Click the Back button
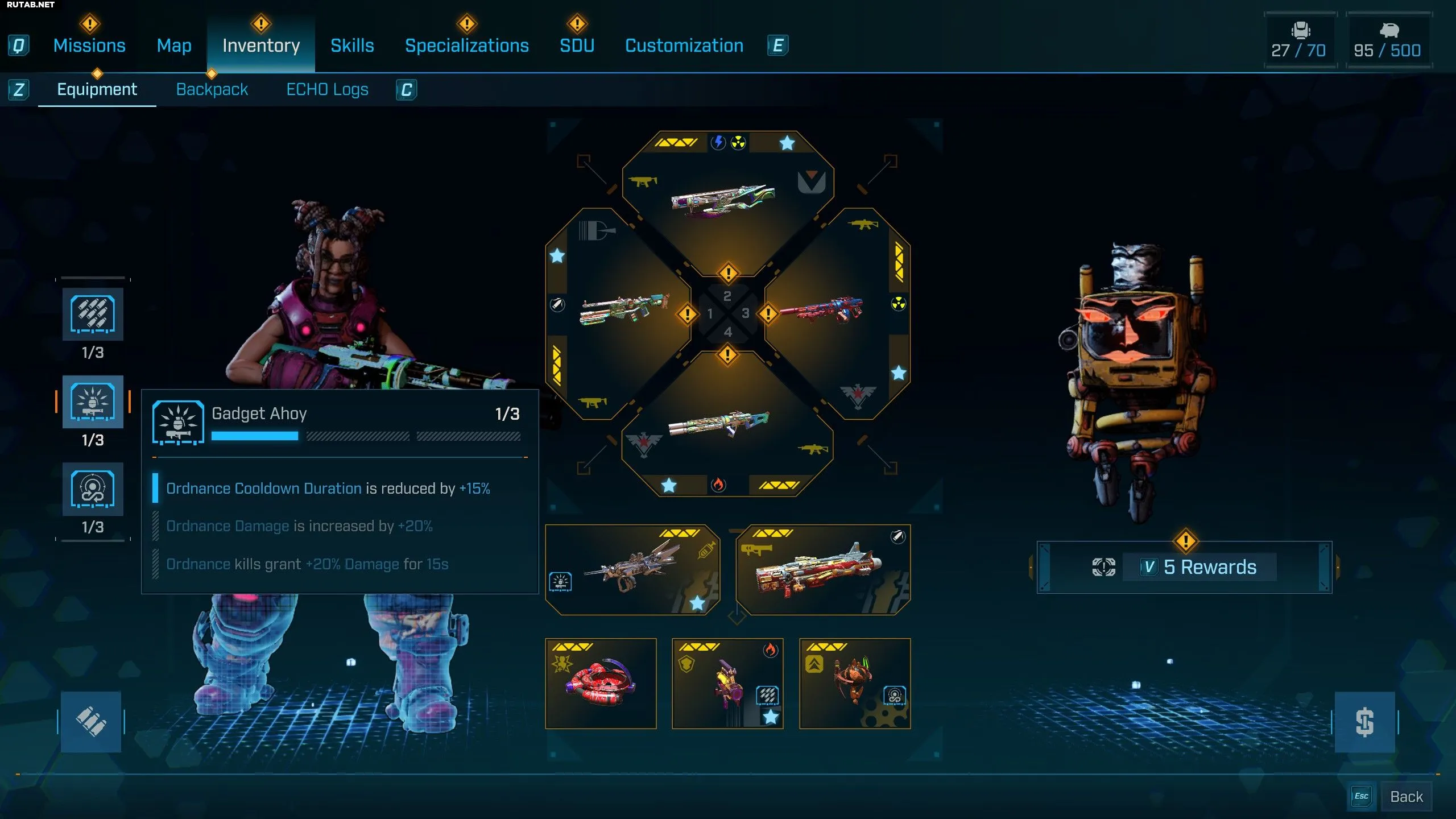This screenshot has height=819, width=1456. click(x=1406, y=797)
